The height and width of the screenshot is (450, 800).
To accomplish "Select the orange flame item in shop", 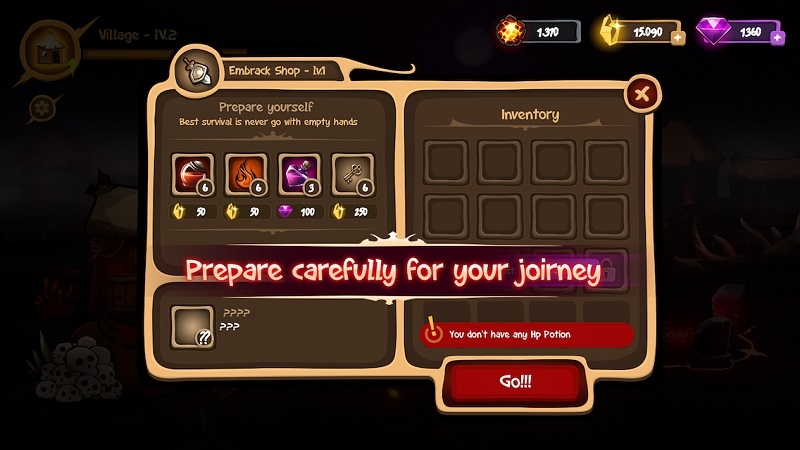I will click(243, 172).
